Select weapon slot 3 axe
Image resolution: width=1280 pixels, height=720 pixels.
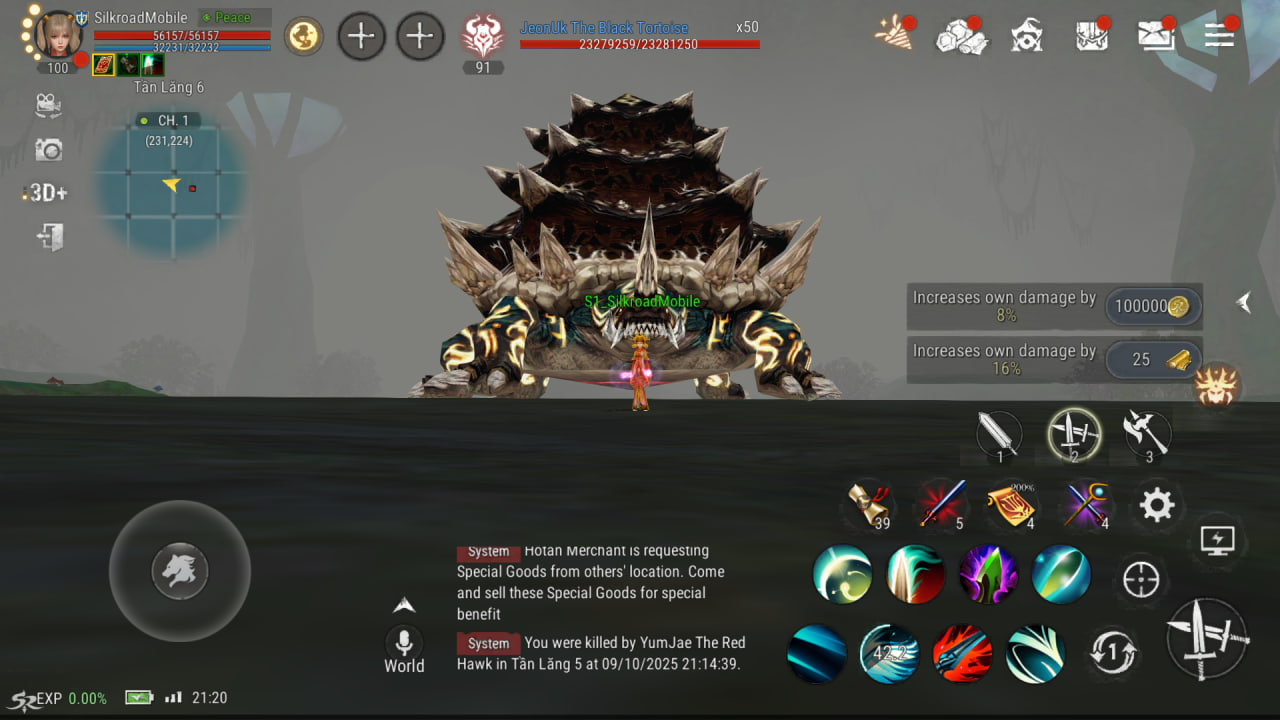click(1146, 434)
